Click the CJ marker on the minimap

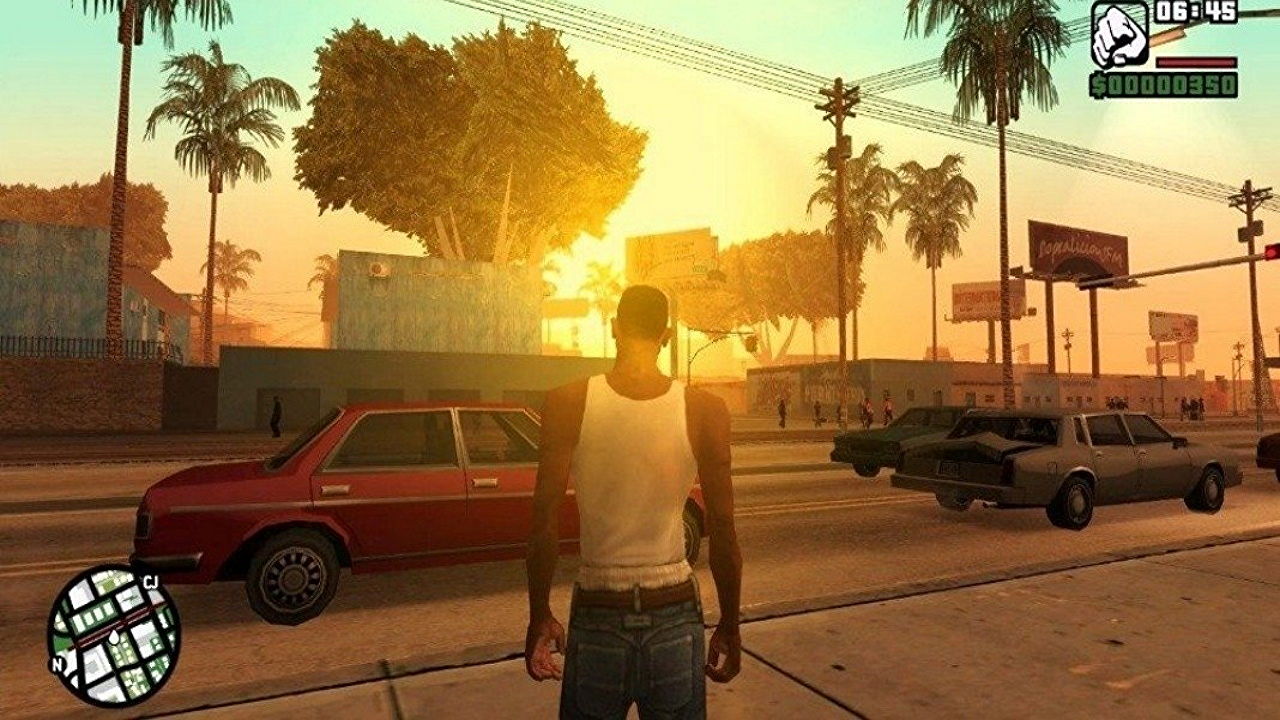tap(150, 580)
